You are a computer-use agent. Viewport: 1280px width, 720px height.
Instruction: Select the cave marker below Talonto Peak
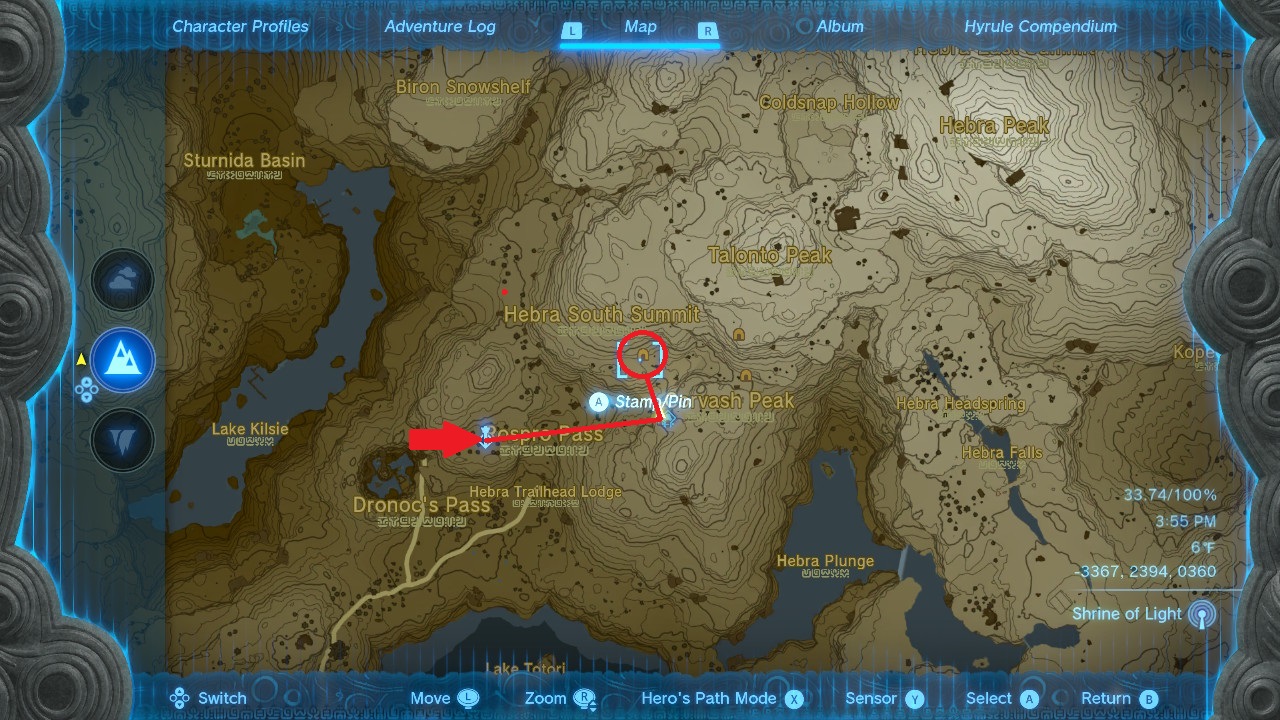click(739, 334)
